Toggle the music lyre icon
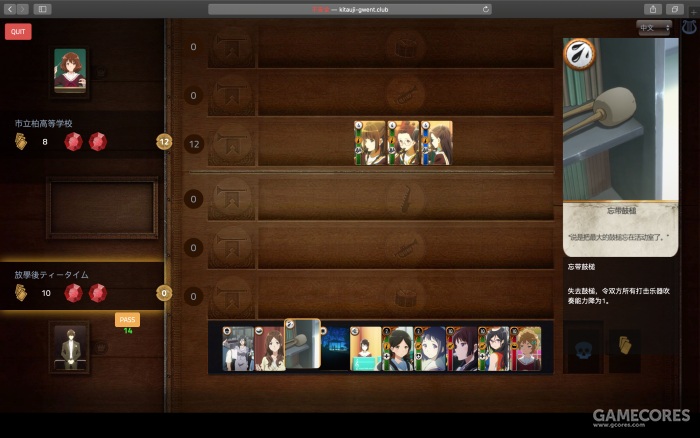This screenshot has height=438, width=700. (x=689, y=28)
